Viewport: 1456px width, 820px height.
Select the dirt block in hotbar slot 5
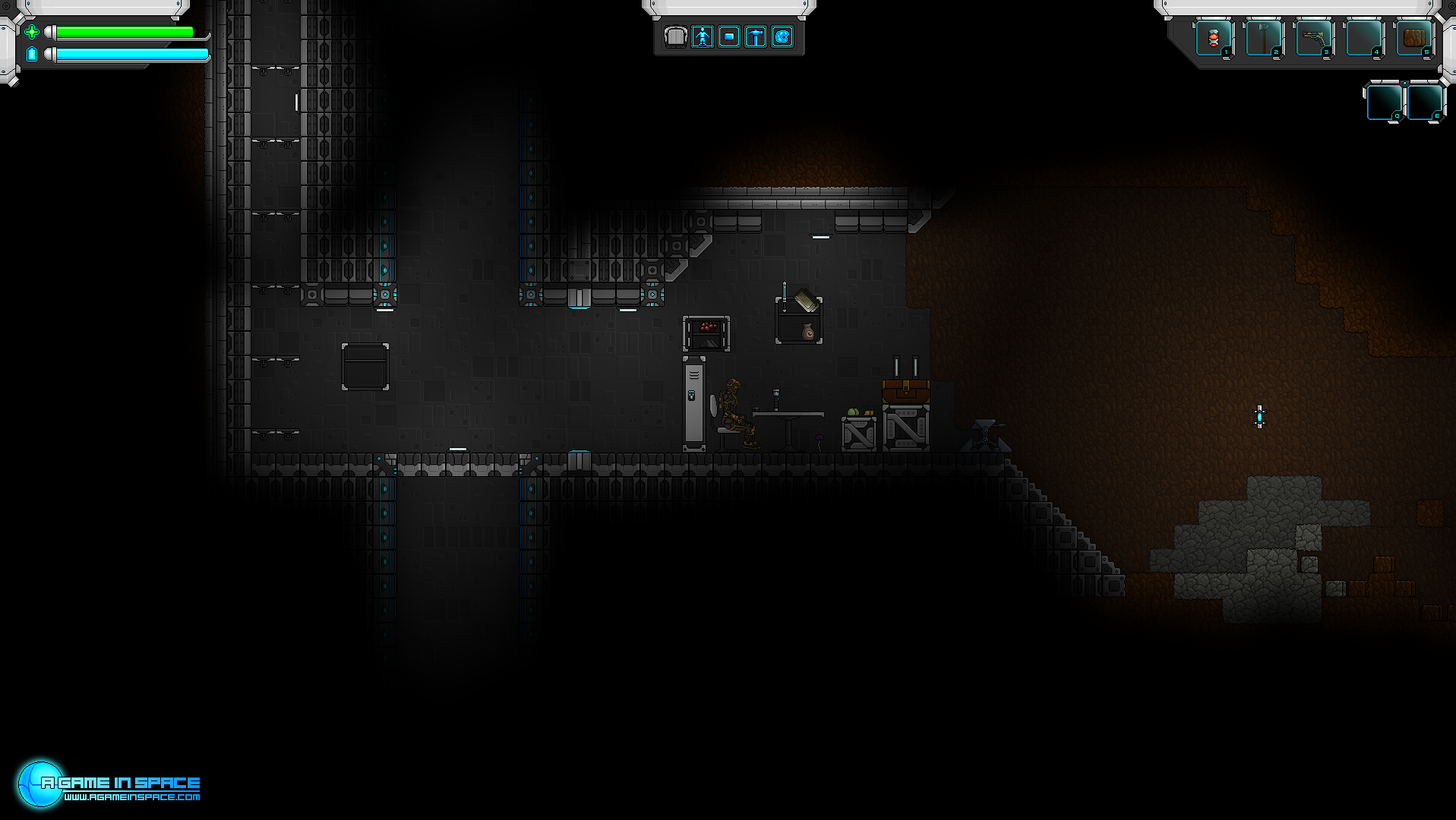1413,38
